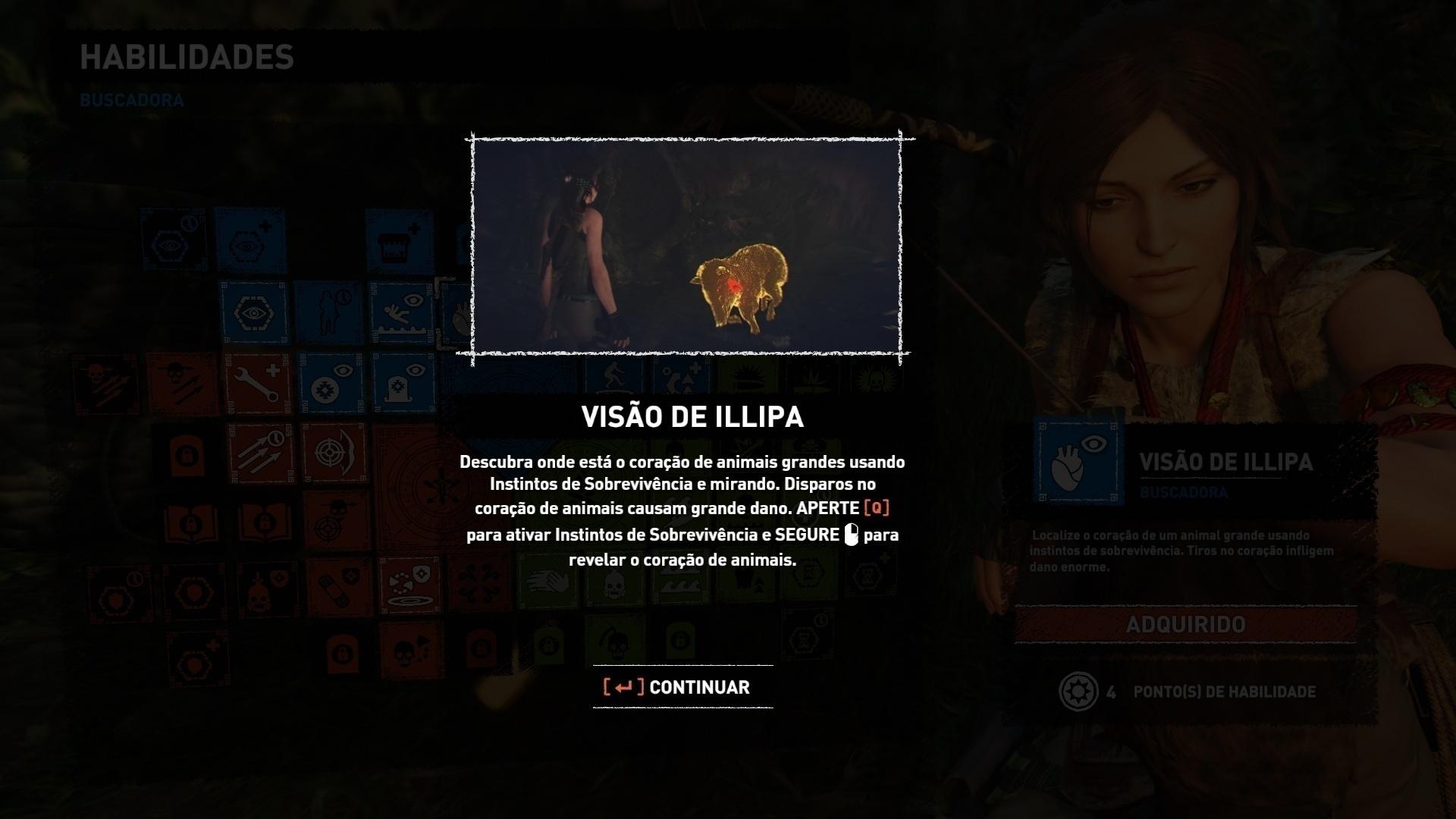Open the bow crosshair aiming skill
Image resolution: width=1456 pixels, height=819 pixels.
pos(332,453)
